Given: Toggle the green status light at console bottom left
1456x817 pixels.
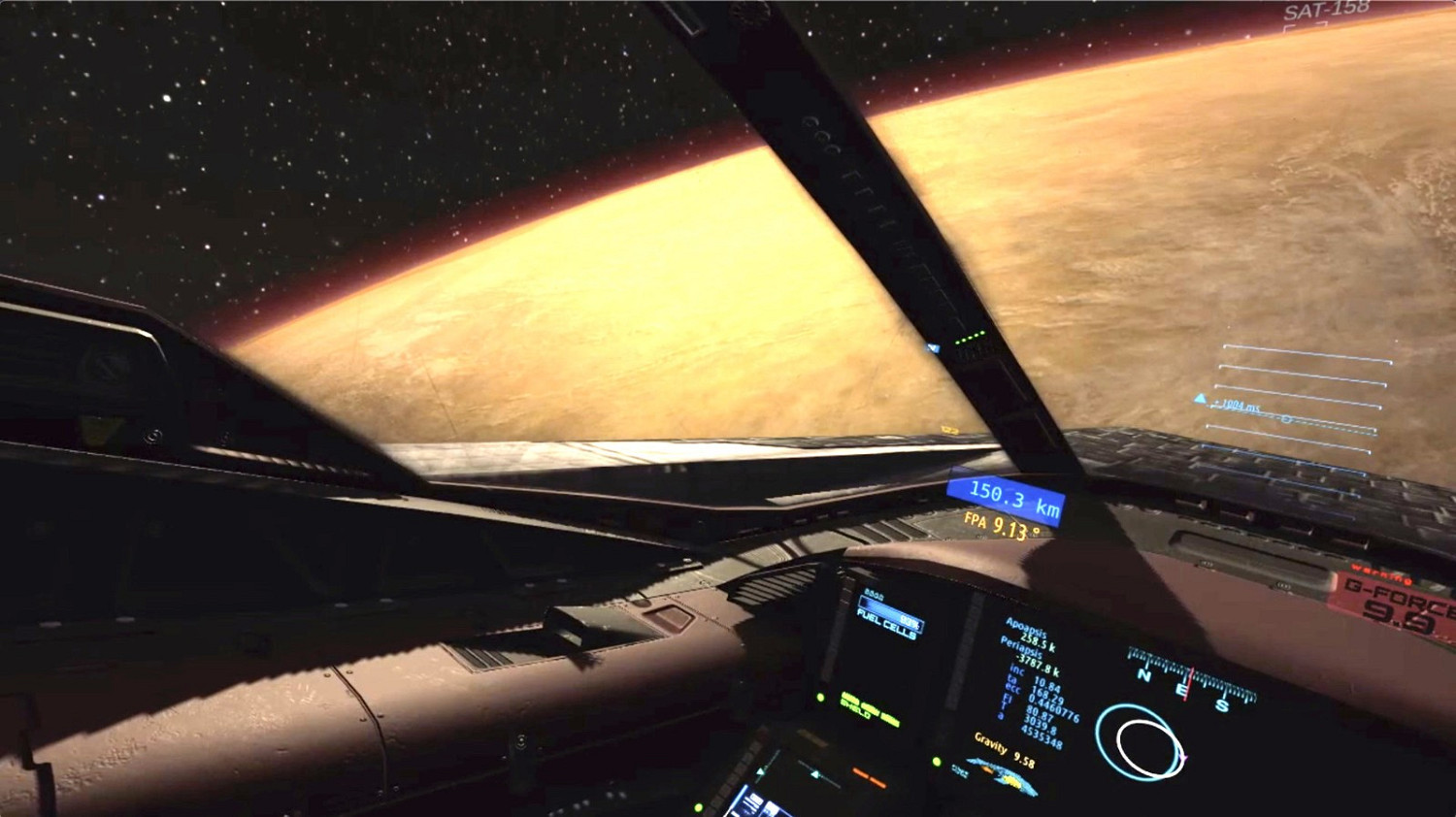Looking at the screenshot, I should click(698, 807).
